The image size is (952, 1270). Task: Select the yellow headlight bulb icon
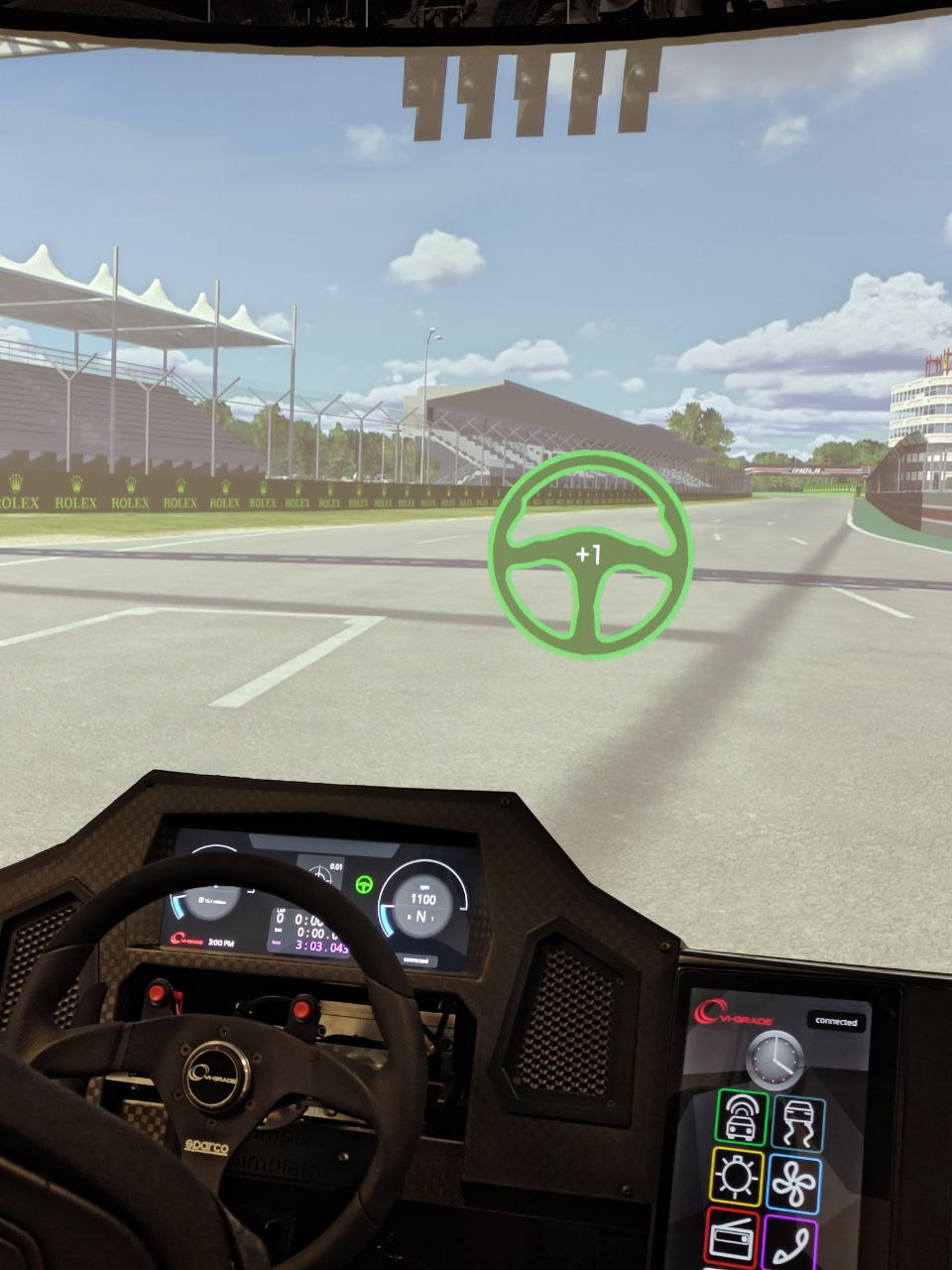point(737,1178)
